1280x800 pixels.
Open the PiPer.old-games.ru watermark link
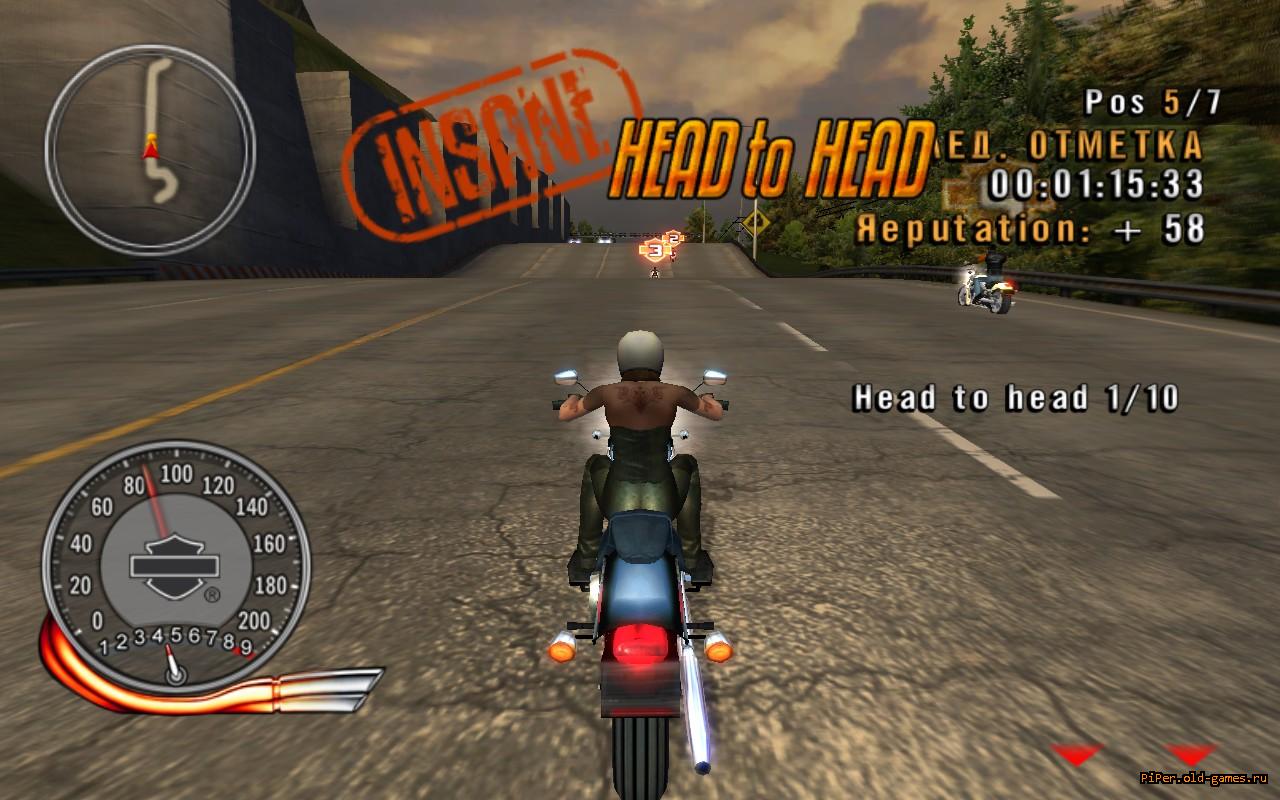(1208, 779)
